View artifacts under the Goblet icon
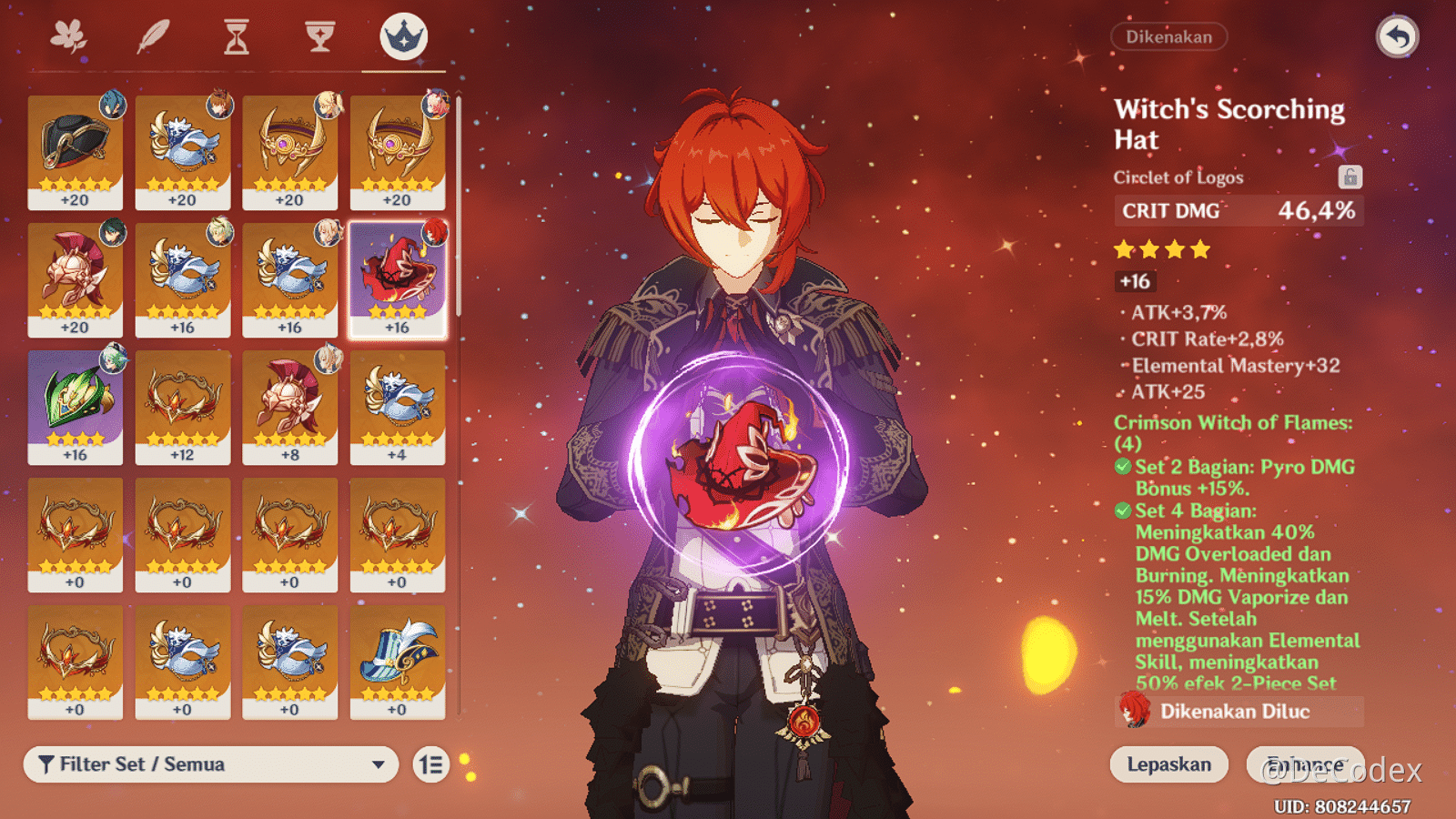 tap(319, 38)
